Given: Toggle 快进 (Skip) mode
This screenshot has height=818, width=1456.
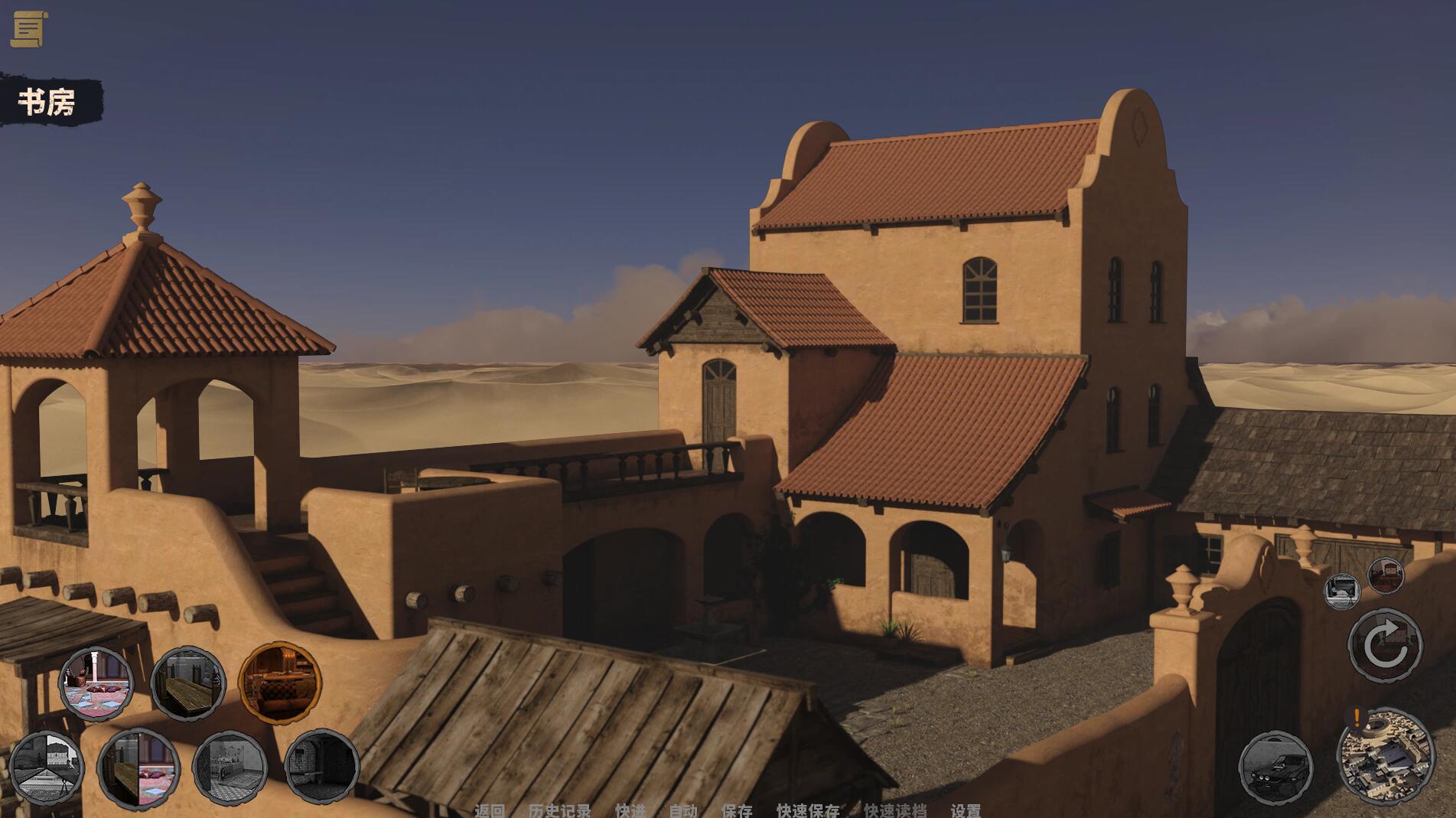Looking at the screenshot, I should (x=630, y=810).
